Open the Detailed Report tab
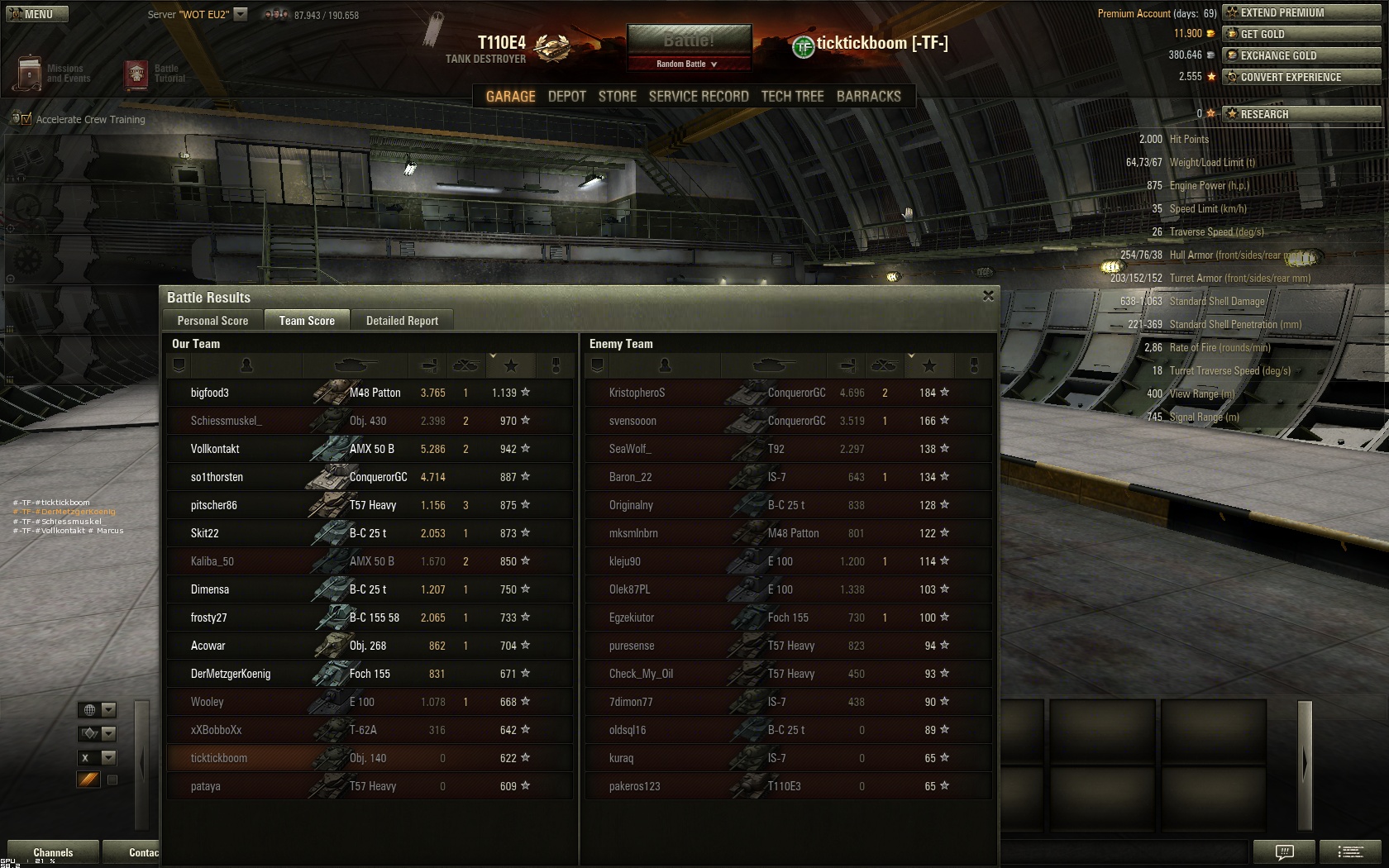The width and height of the screenshot is (1389, 868). (402, 321)
